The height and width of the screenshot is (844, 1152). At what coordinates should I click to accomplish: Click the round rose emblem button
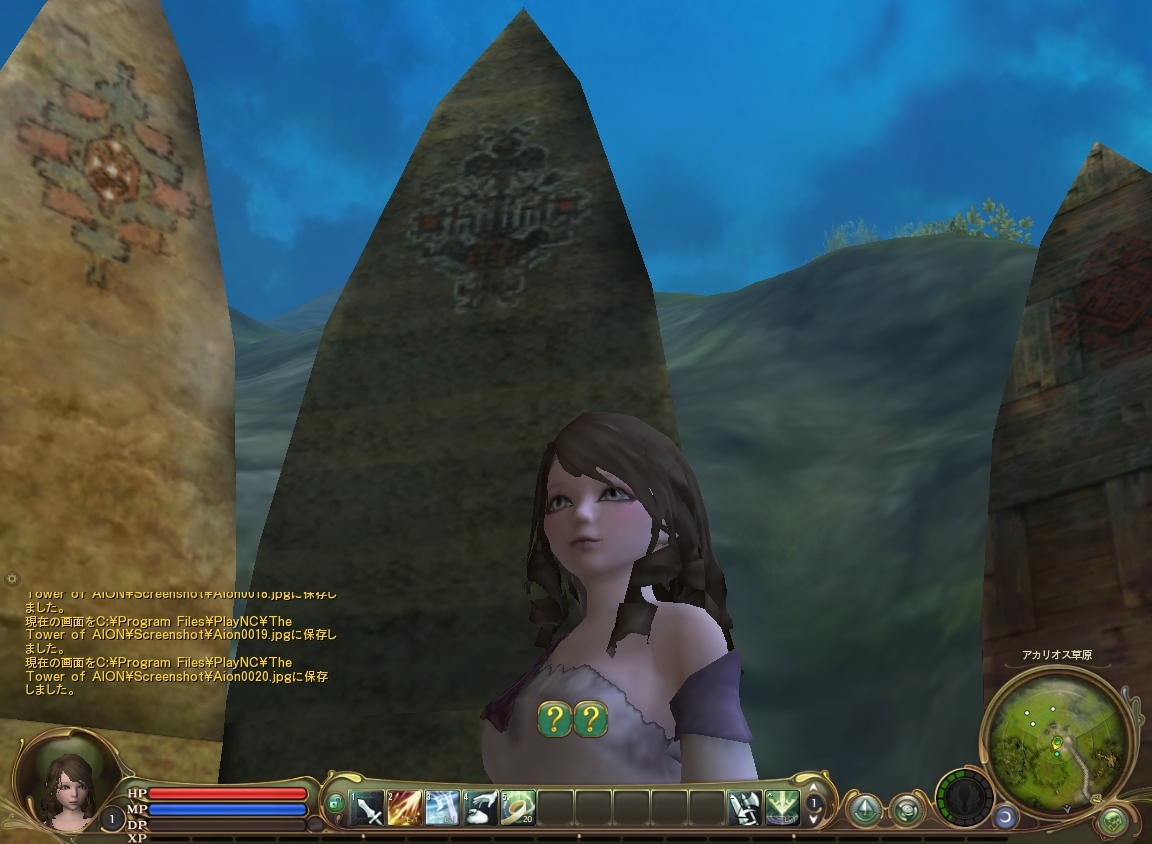[907, 808]
